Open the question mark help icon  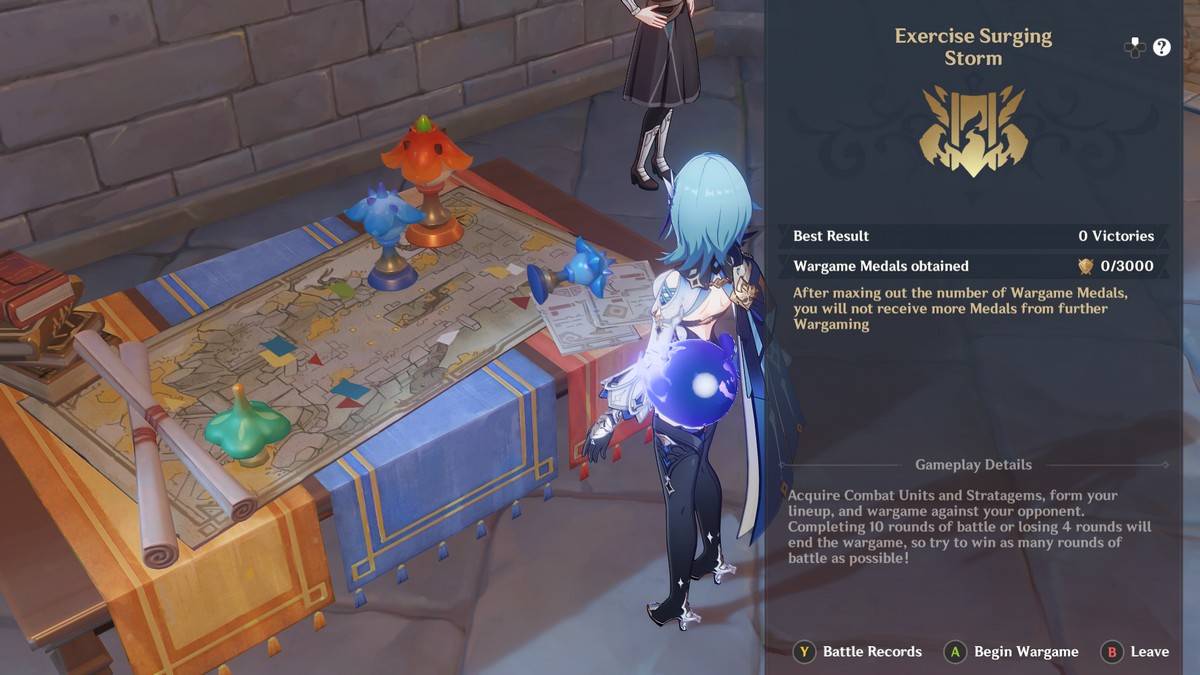(1161, 47)
